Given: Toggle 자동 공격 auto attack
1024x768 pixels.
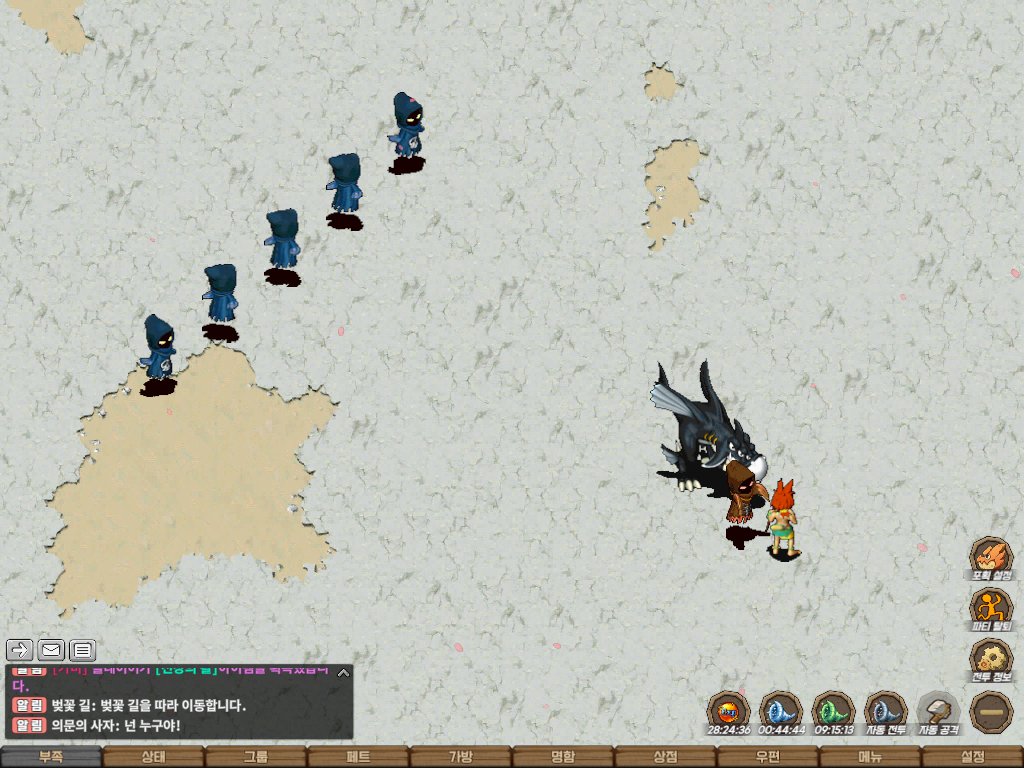Looking at the screenshot, I should [938, 712].
